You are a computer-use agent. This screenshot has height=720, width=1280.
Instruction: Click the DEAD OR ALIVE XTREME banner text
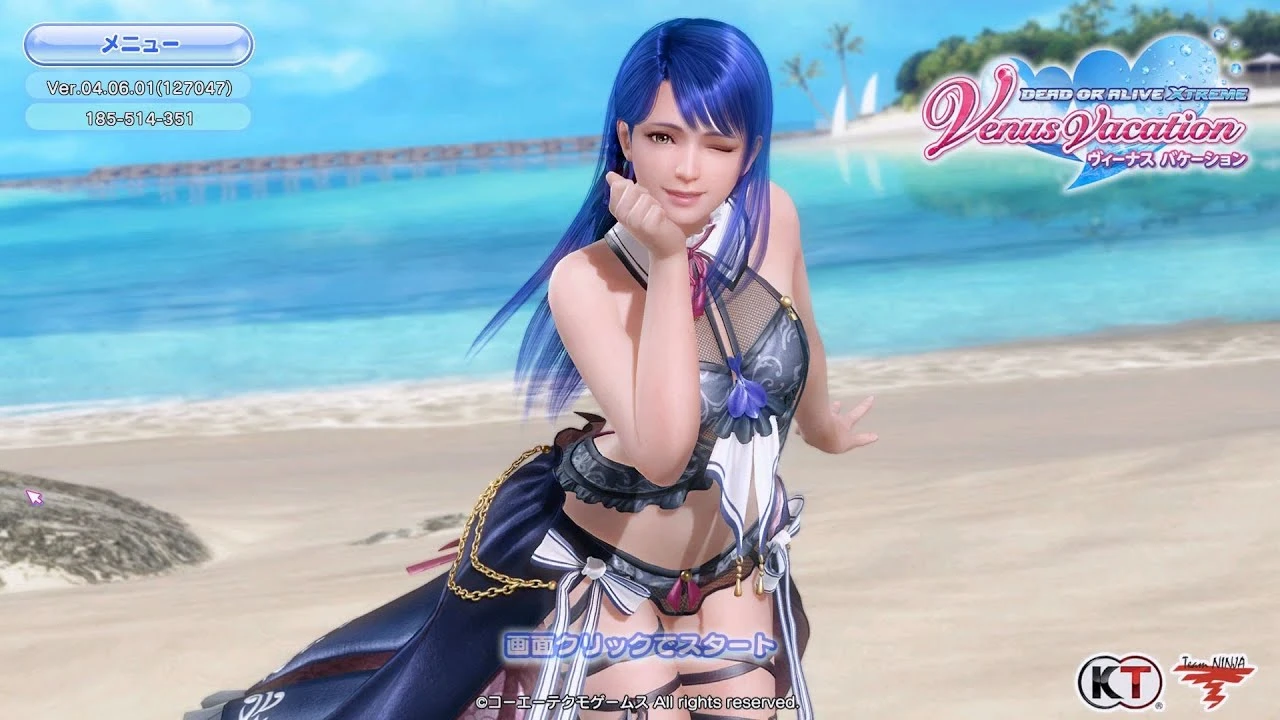click(1135, 93)
